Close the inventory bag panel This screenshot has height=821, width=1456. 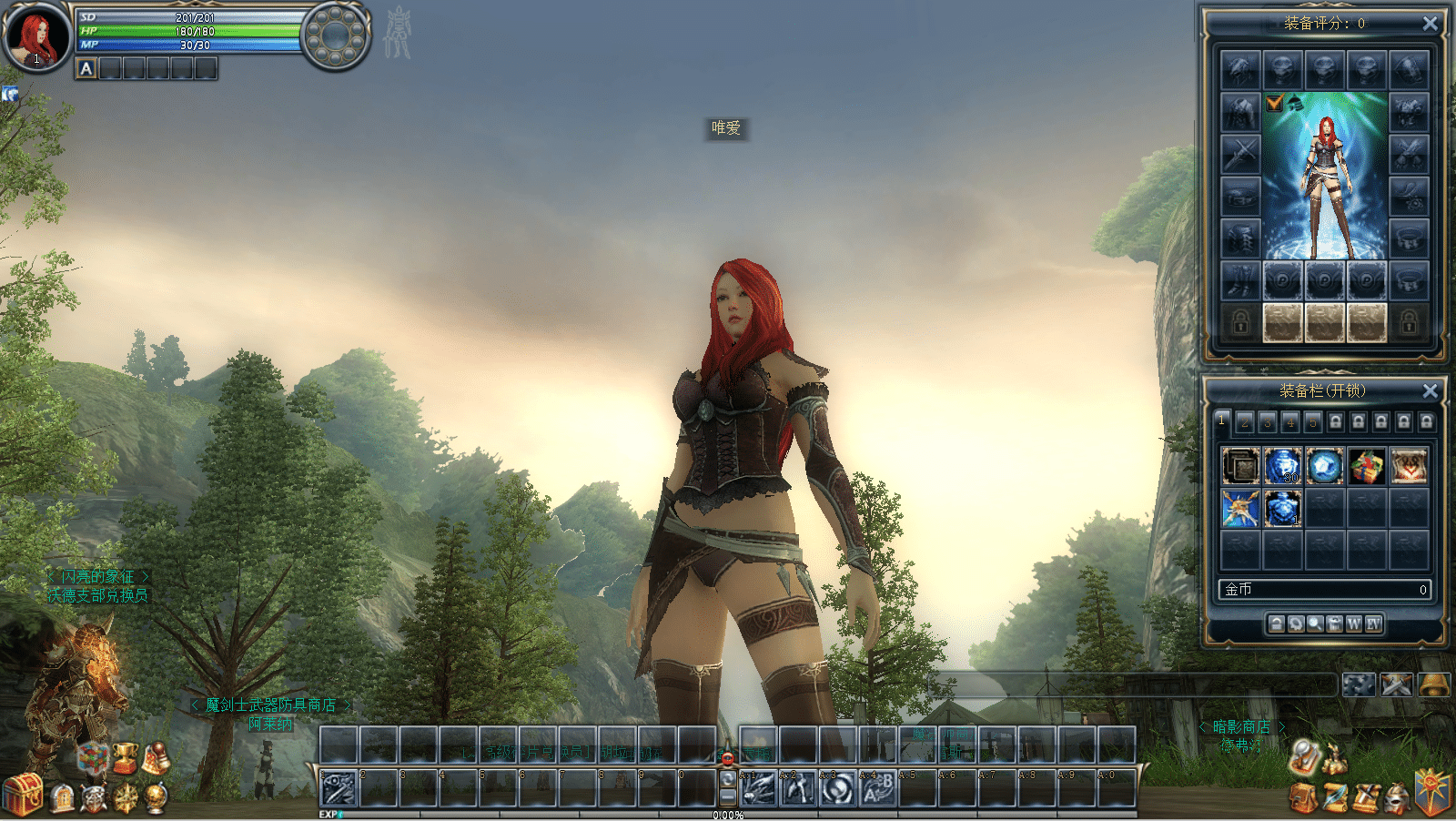click(1430, 390)
